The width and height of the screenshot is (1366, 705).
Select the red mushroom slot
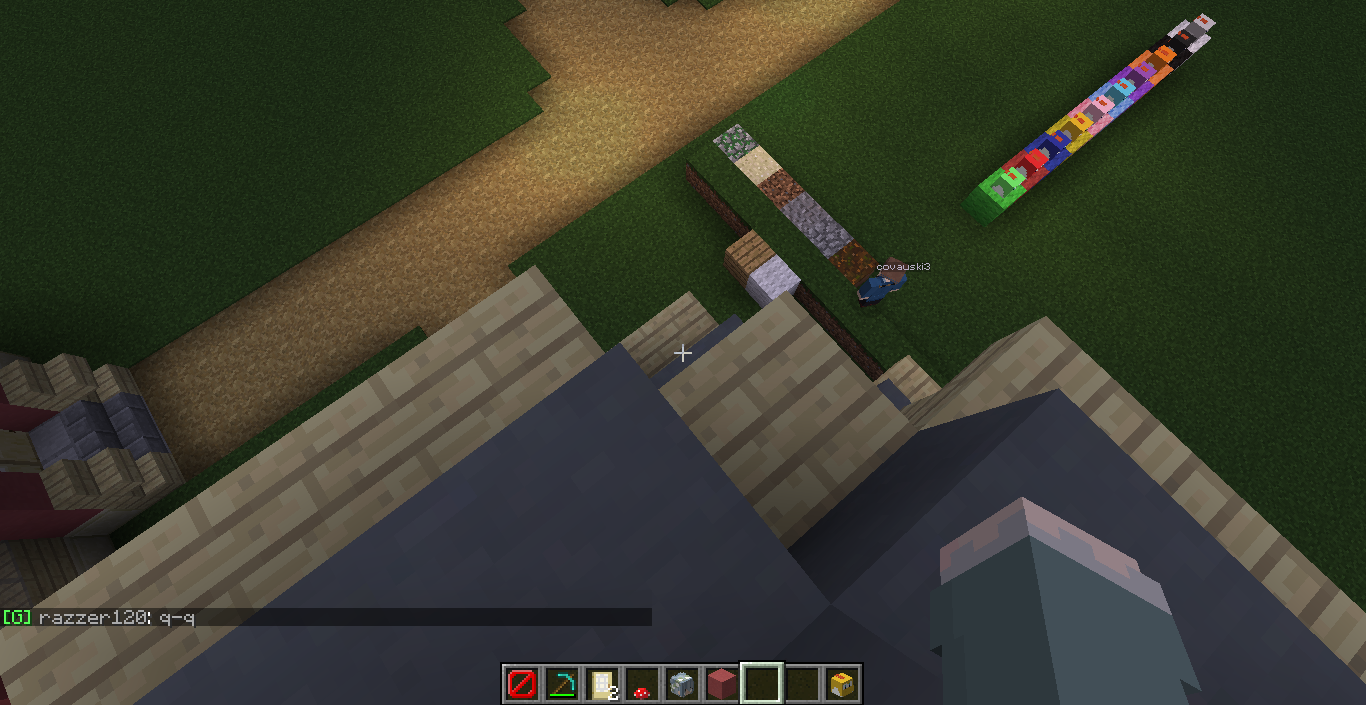point(641,684)
